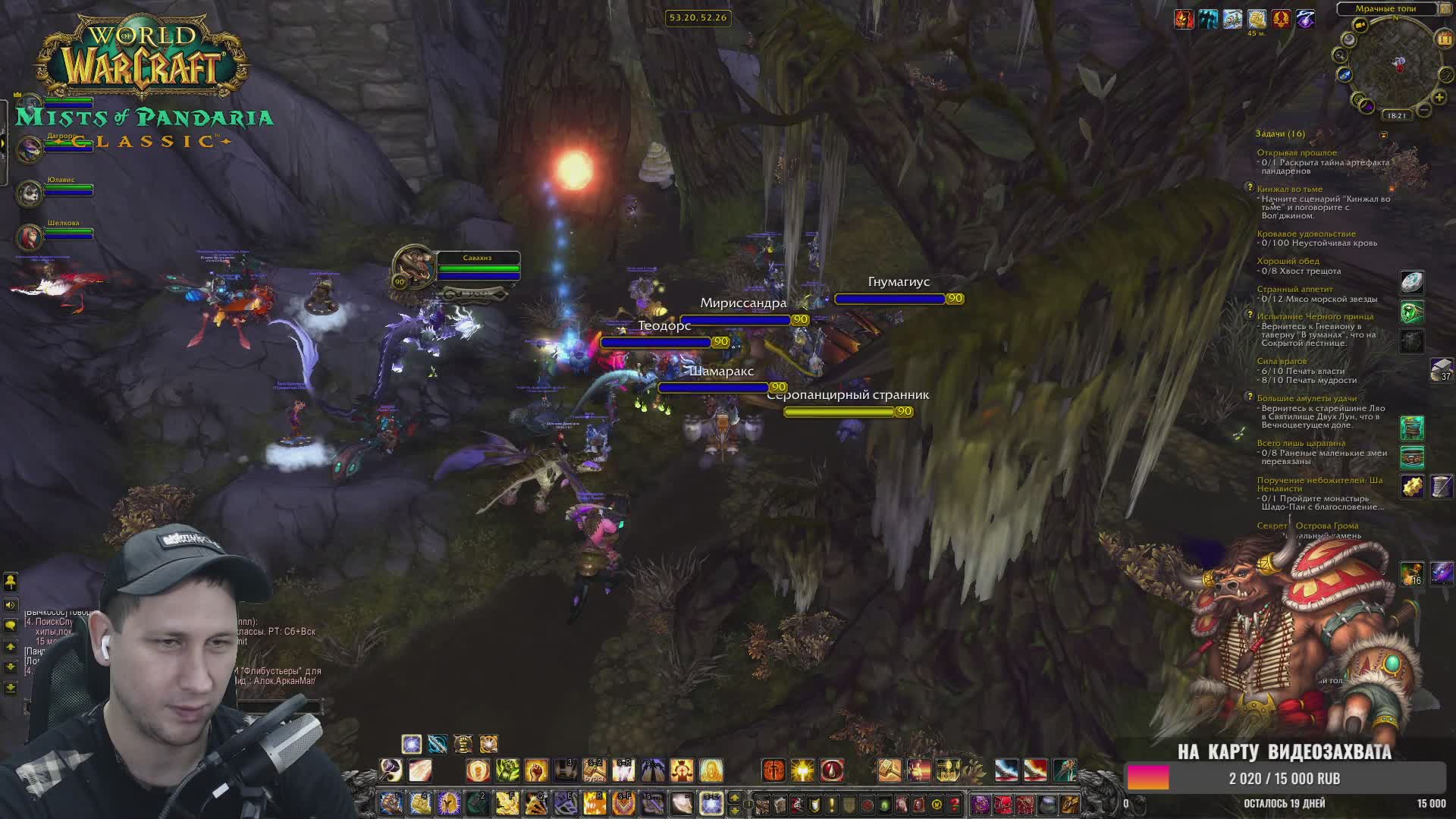Activate the golden winged helmet ability

click(449, 803)
